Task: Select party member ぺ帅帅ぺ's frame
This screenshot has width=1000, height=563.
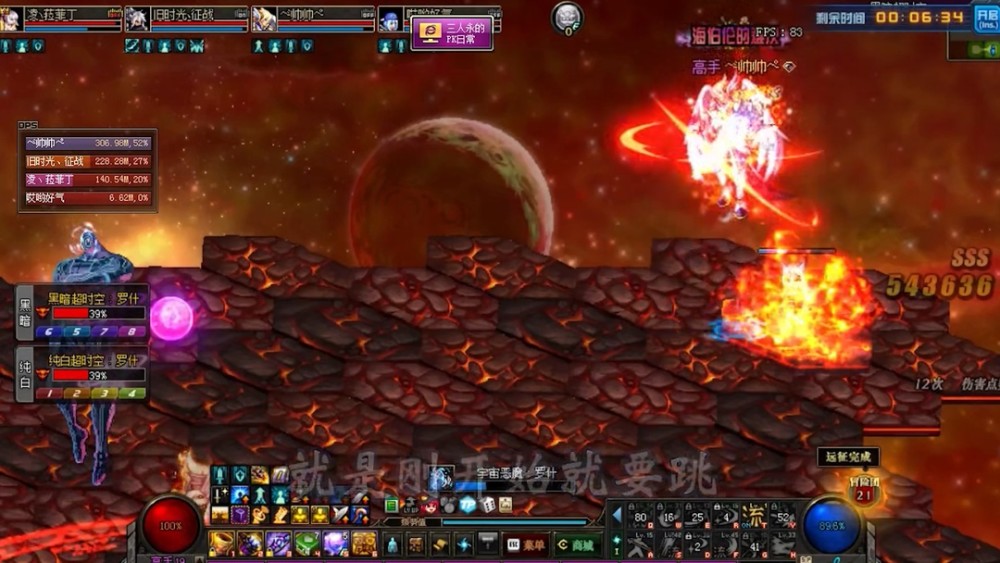Action: click(x=312, y=19)
